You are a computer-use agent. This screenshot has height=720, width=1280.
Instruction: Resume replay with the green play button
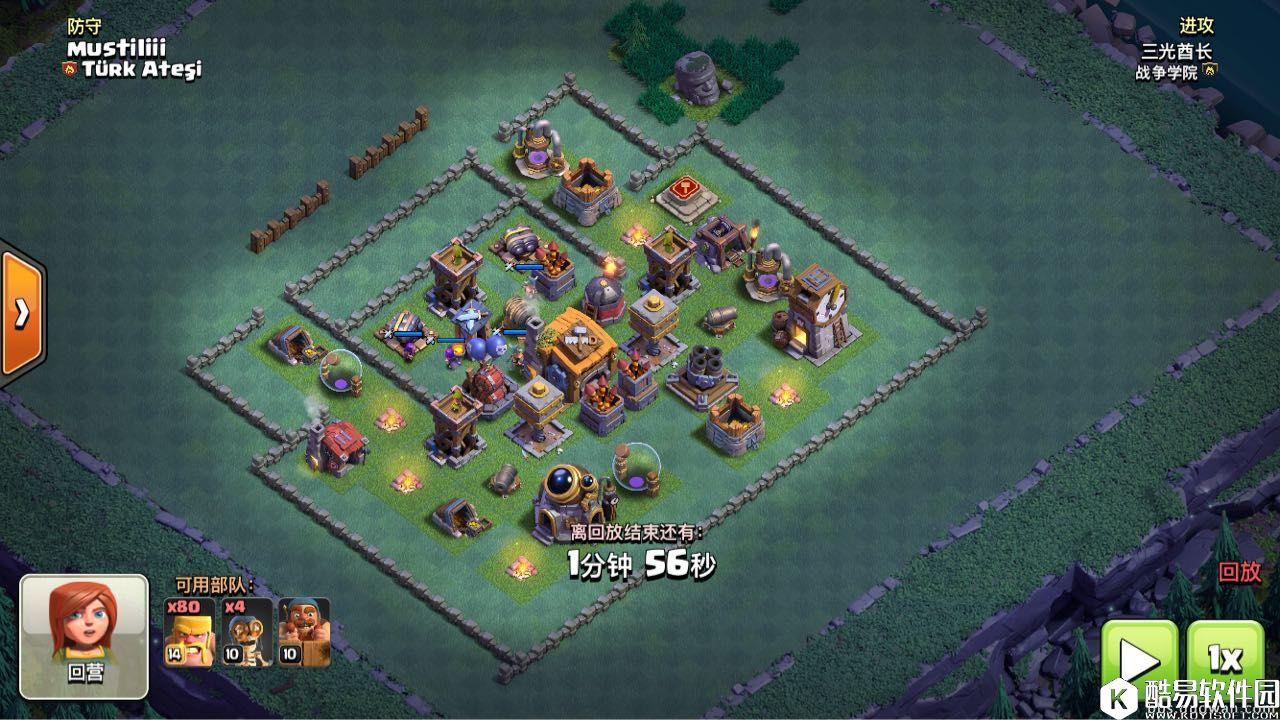click(x=1139, y=662)
